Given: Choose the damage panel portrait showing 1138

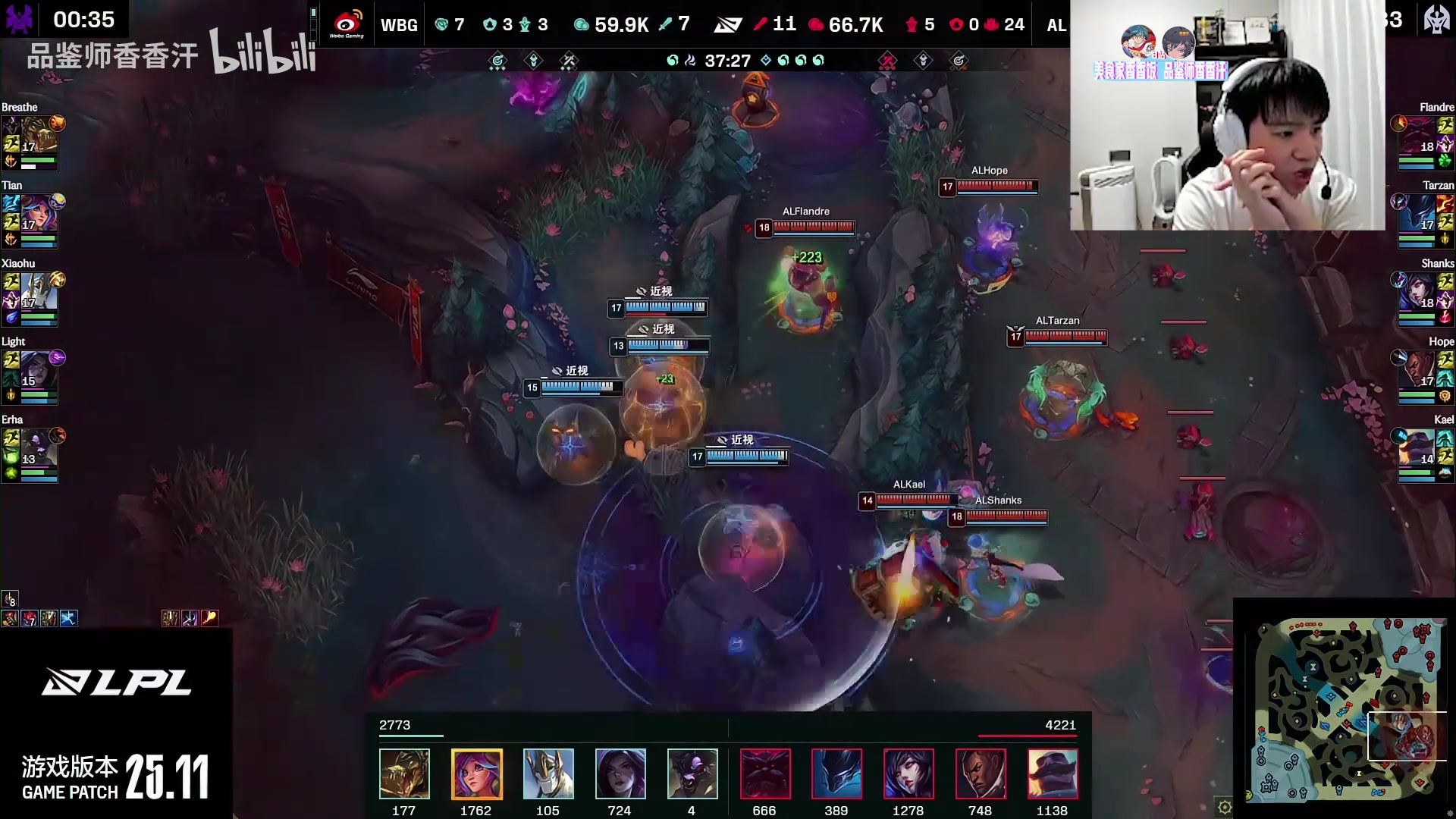Looking at the screenshot, I should click(1053, 773).
